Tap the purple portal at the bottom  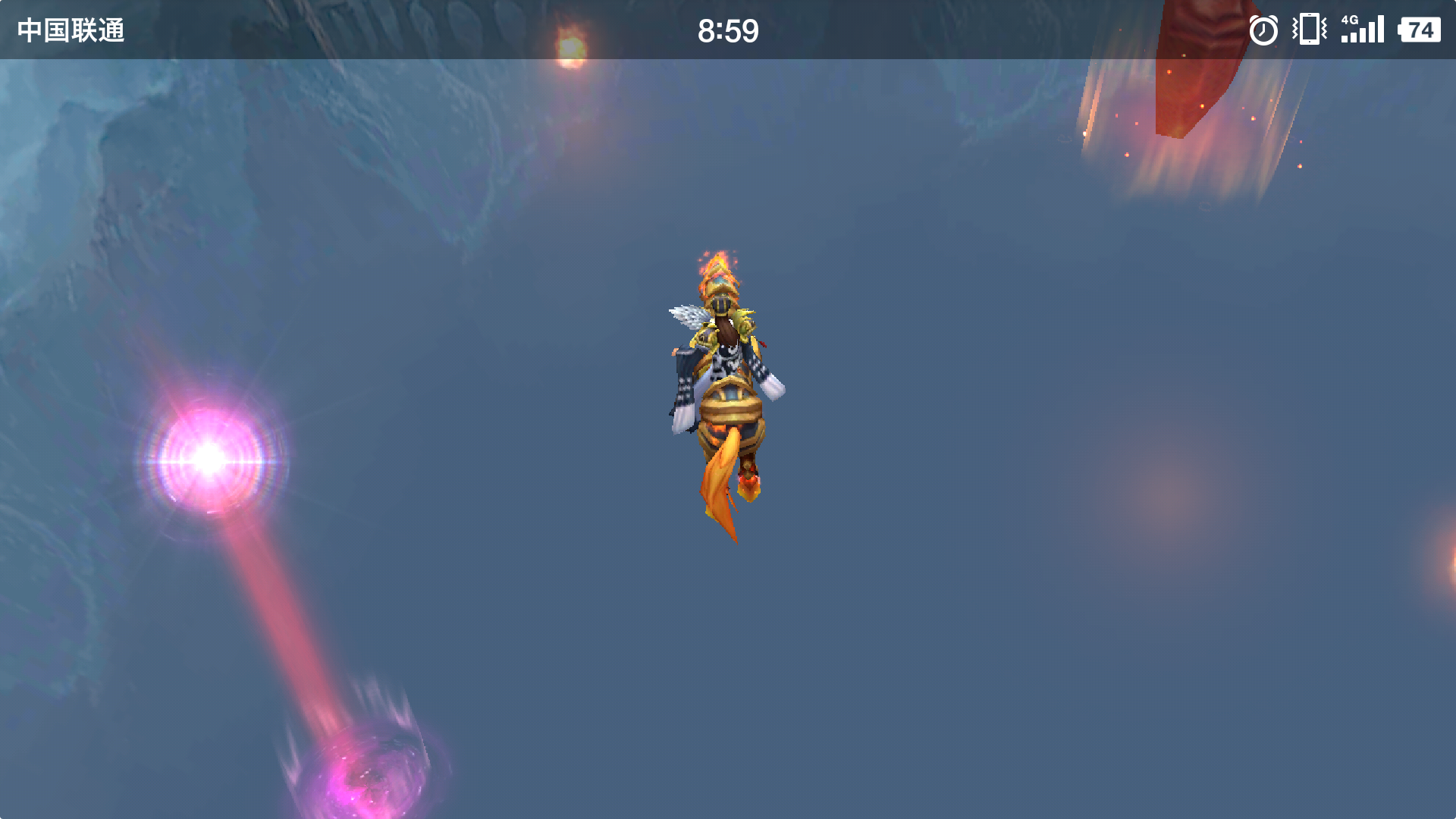372,773
